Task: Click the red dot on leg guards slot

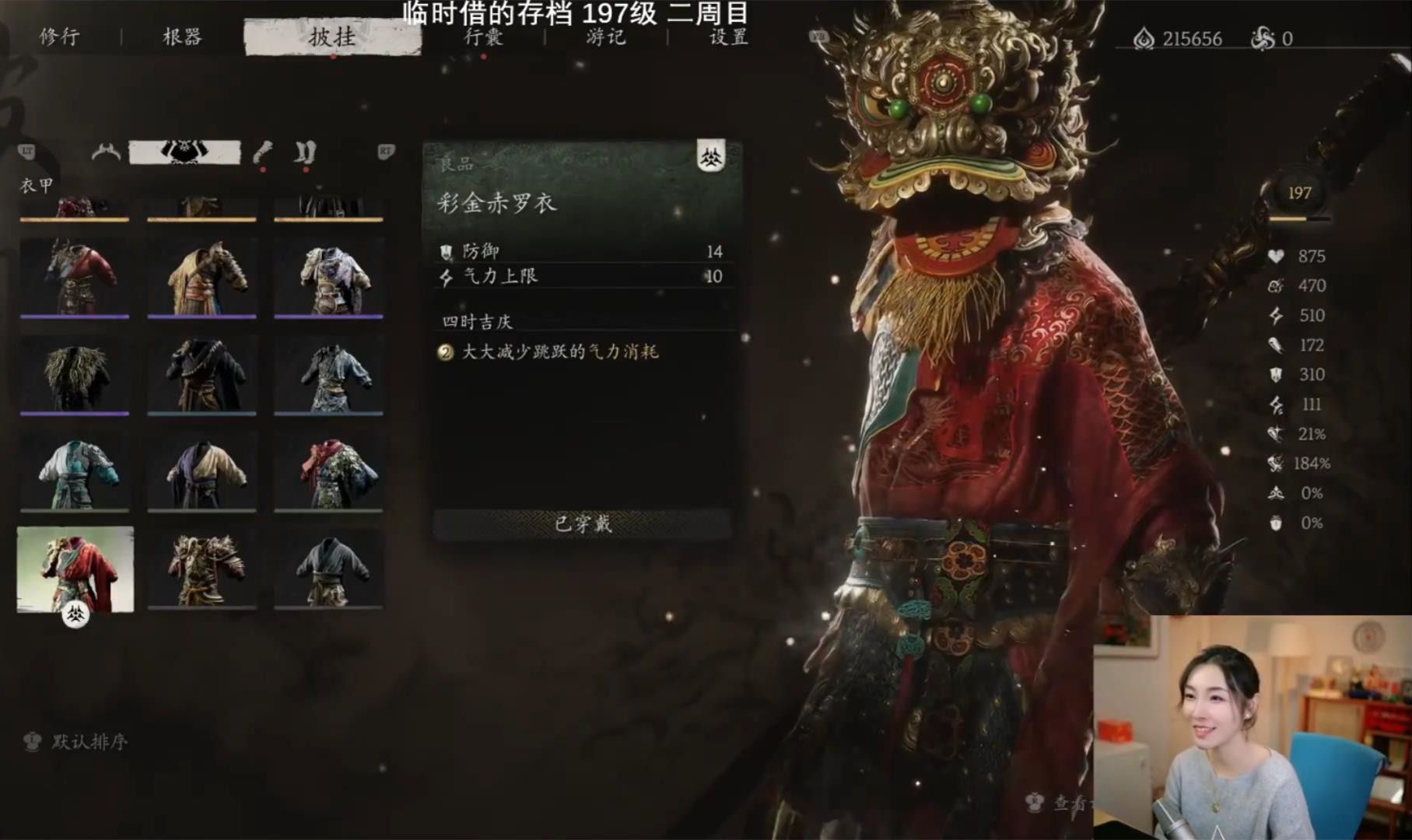Action: click(x=305, y=169)
